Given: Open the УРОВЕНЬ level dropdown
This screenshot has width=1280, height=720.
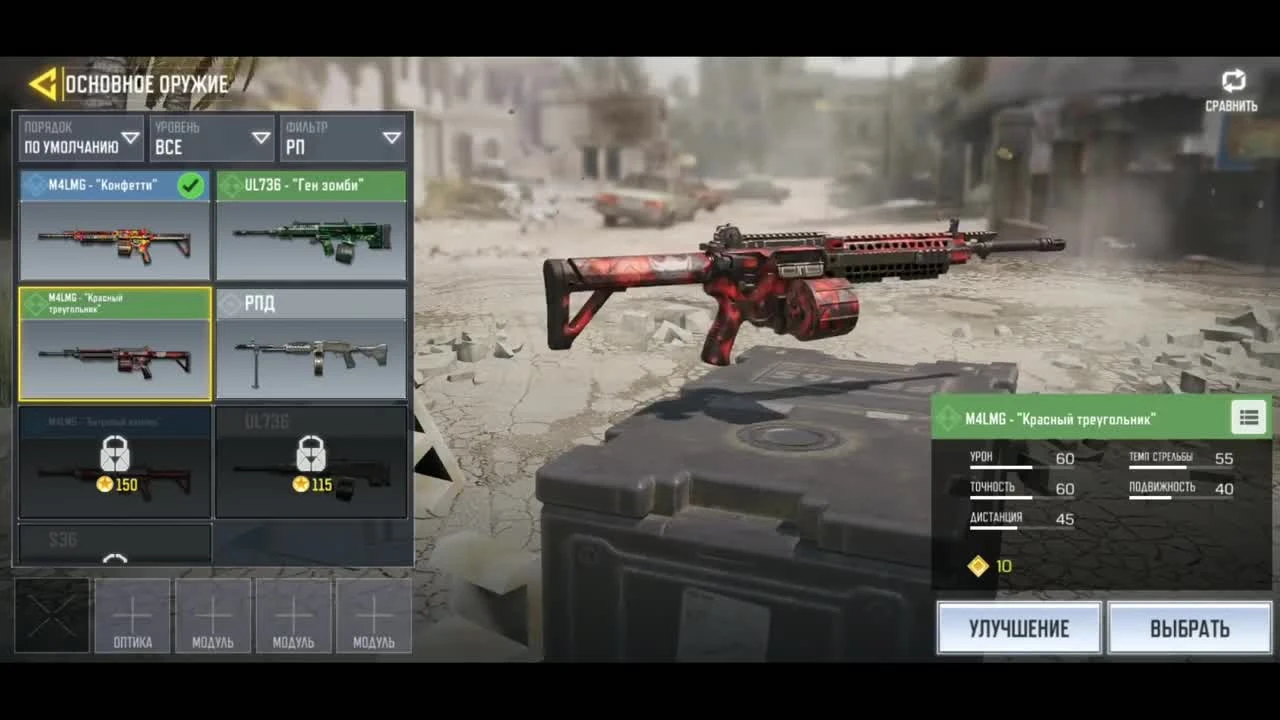Looking at the screenshot, I should [212, 137].
